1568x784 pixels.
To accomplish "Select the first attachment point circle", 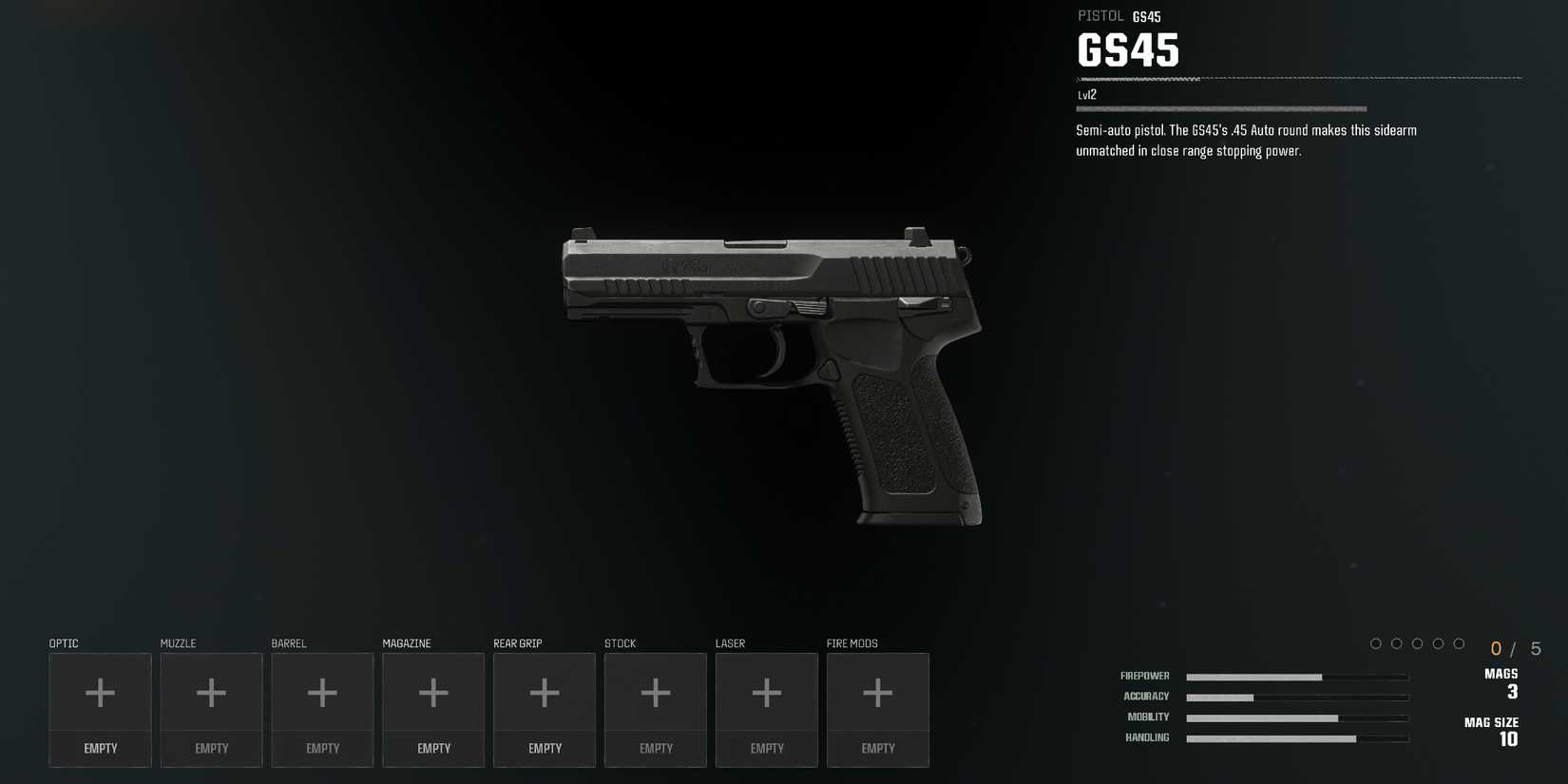I will [x=1376, y=643].
